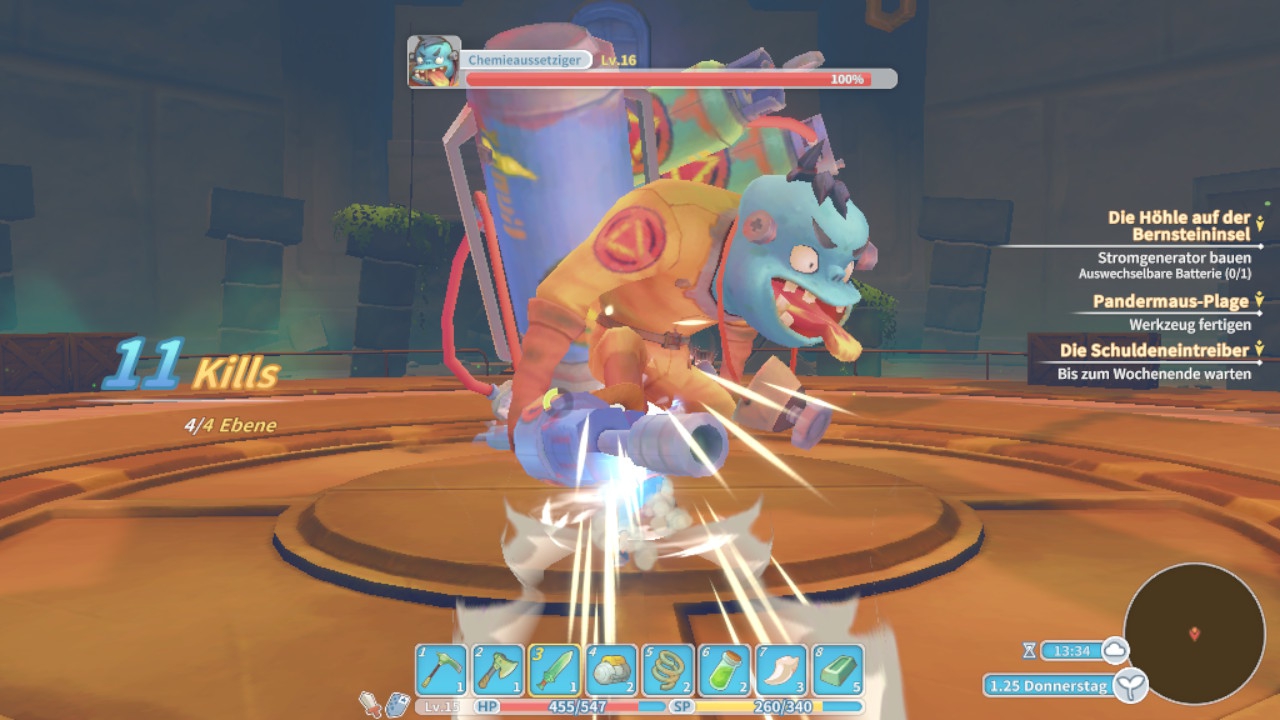Choose the green metal bar slot
Screen dimensions: 1280x720
click(x=838, y=670)
